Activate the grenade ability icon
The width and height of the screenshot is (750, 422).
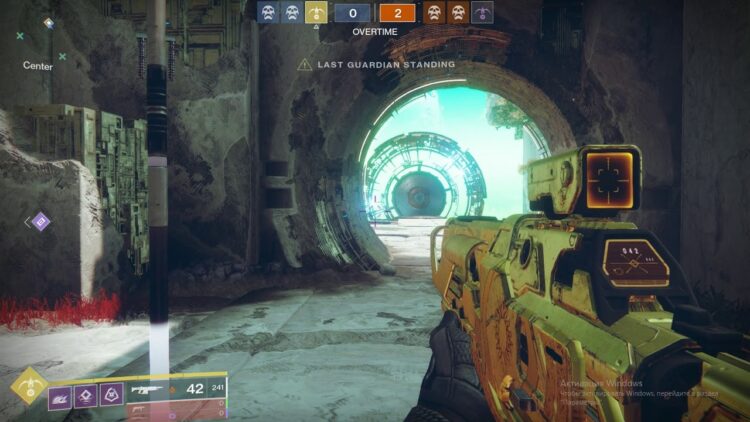pos(60,397)
